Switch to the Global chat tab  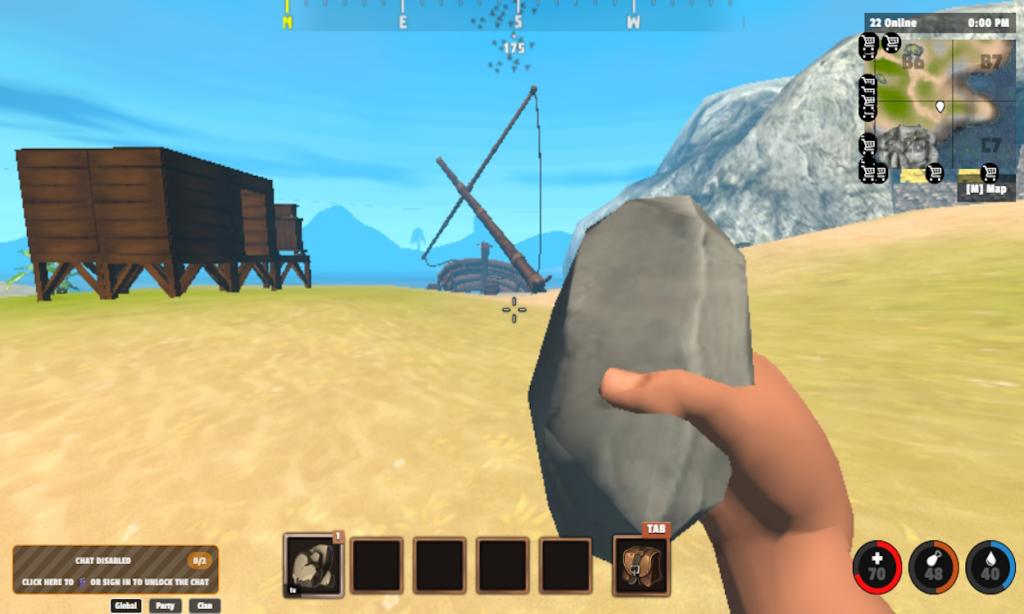(x=126, y=605)
